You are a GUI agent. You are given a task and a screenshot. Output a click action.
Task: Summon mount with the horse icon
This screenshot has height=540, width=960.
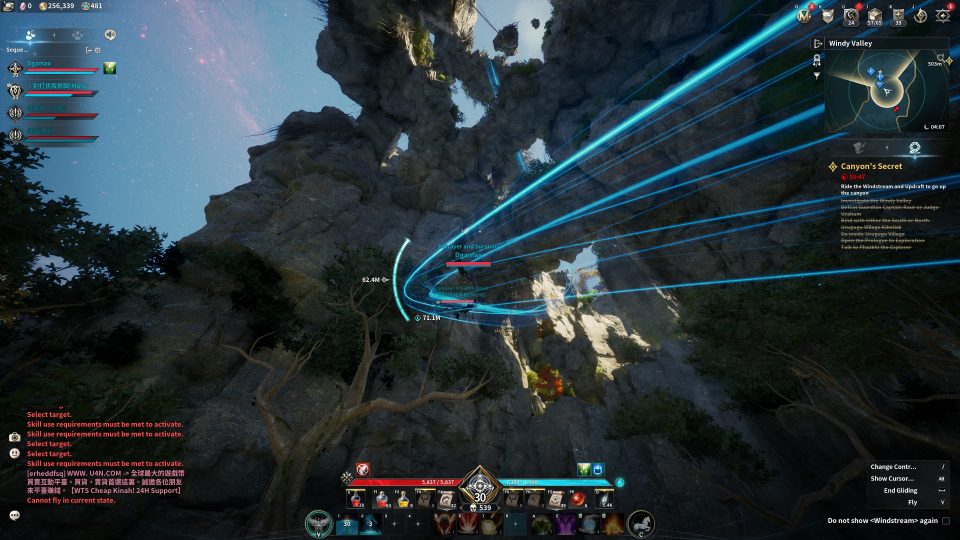coord(640,523)
